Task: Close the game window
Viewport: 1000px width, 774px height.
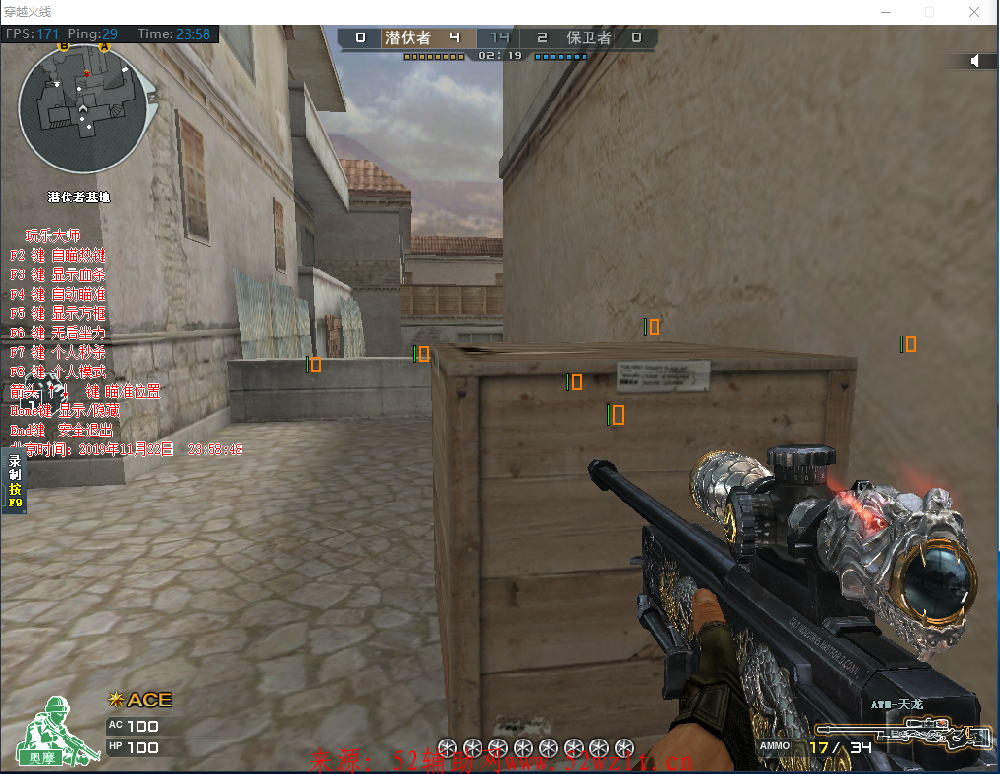Action: click(974, 12)
